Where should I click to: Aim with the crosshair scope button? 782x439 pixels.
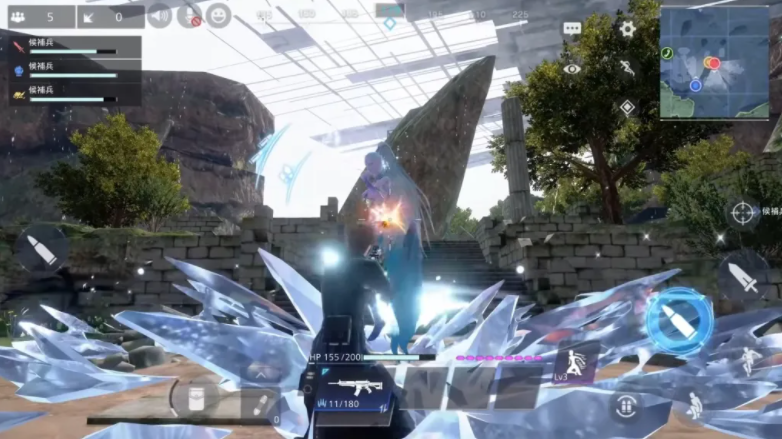pyautogui.click(x=742, y=212)
